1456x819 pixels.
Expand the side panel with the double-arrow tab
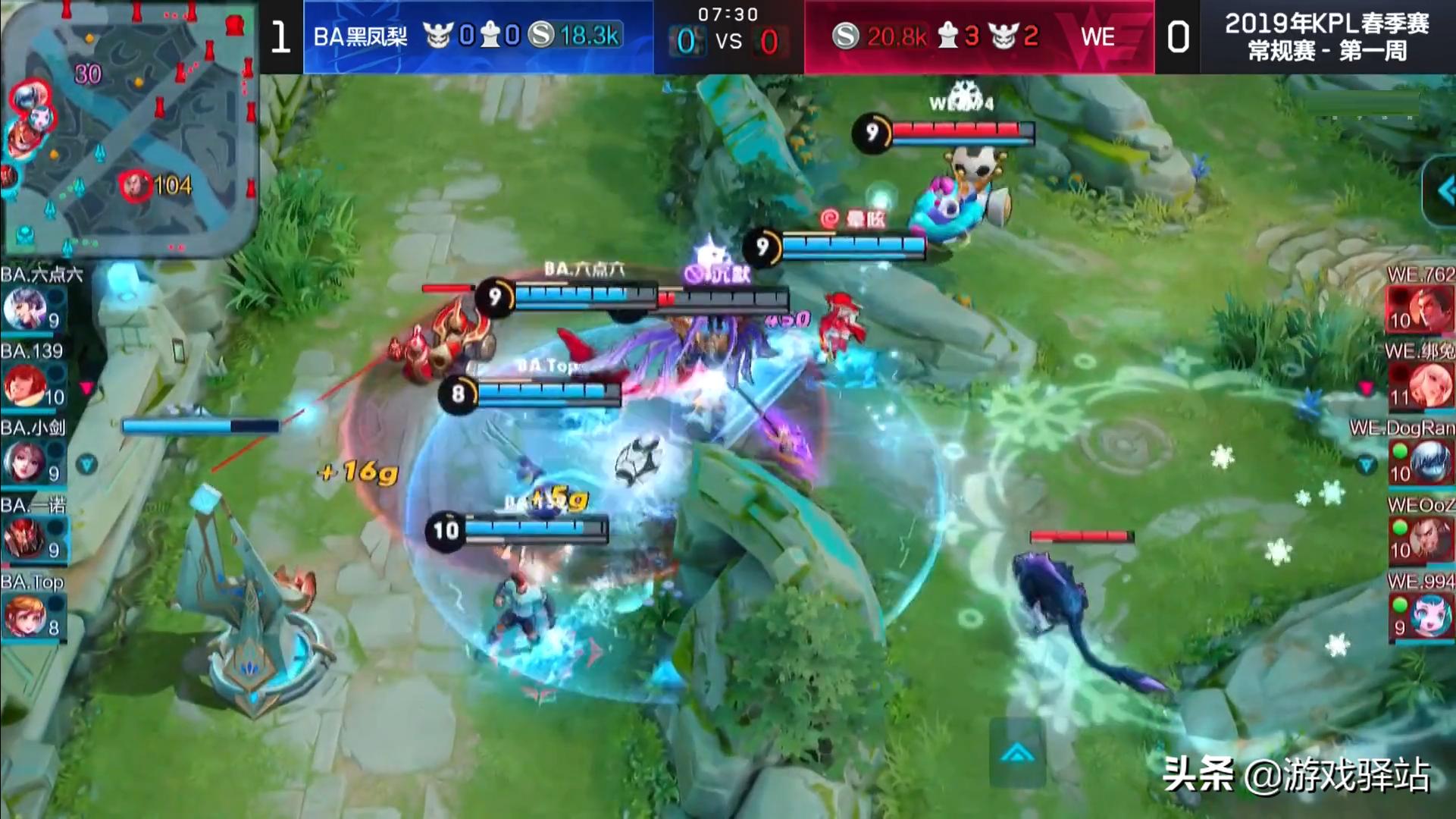point(1442,191)
